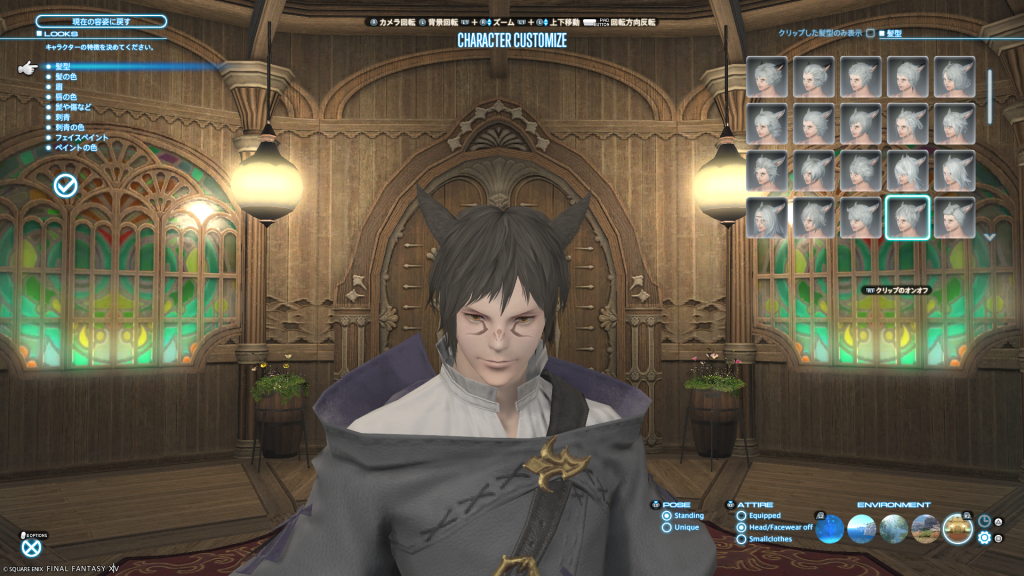This screenshot has height=576, width=1024.
Task: Select the blue underwater environment background
Action: (830, 528)
